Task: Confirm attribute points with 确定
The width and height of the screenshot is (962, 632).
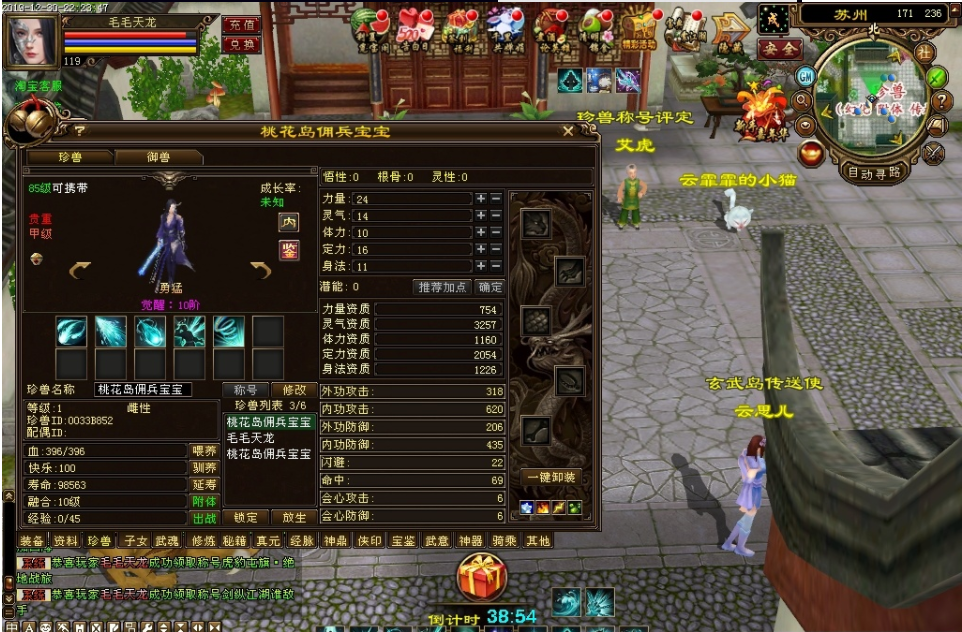Action: tap(491, 287)
